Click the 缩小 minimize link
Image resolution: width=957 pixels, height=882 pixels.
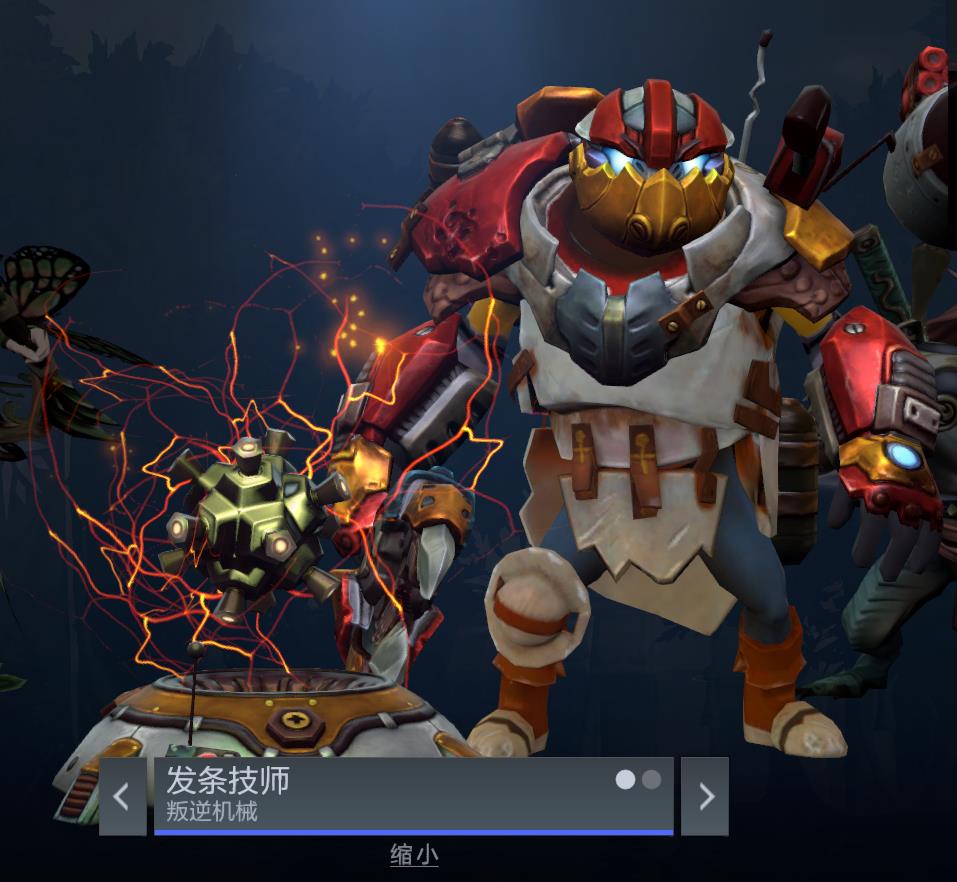tap(414, 855)
